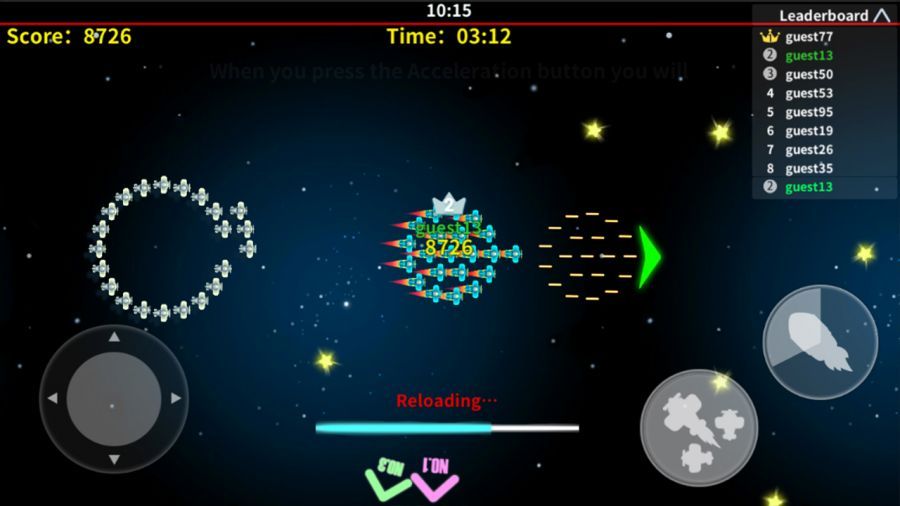Tap the virtual joystick right arrow

[176, 398]
